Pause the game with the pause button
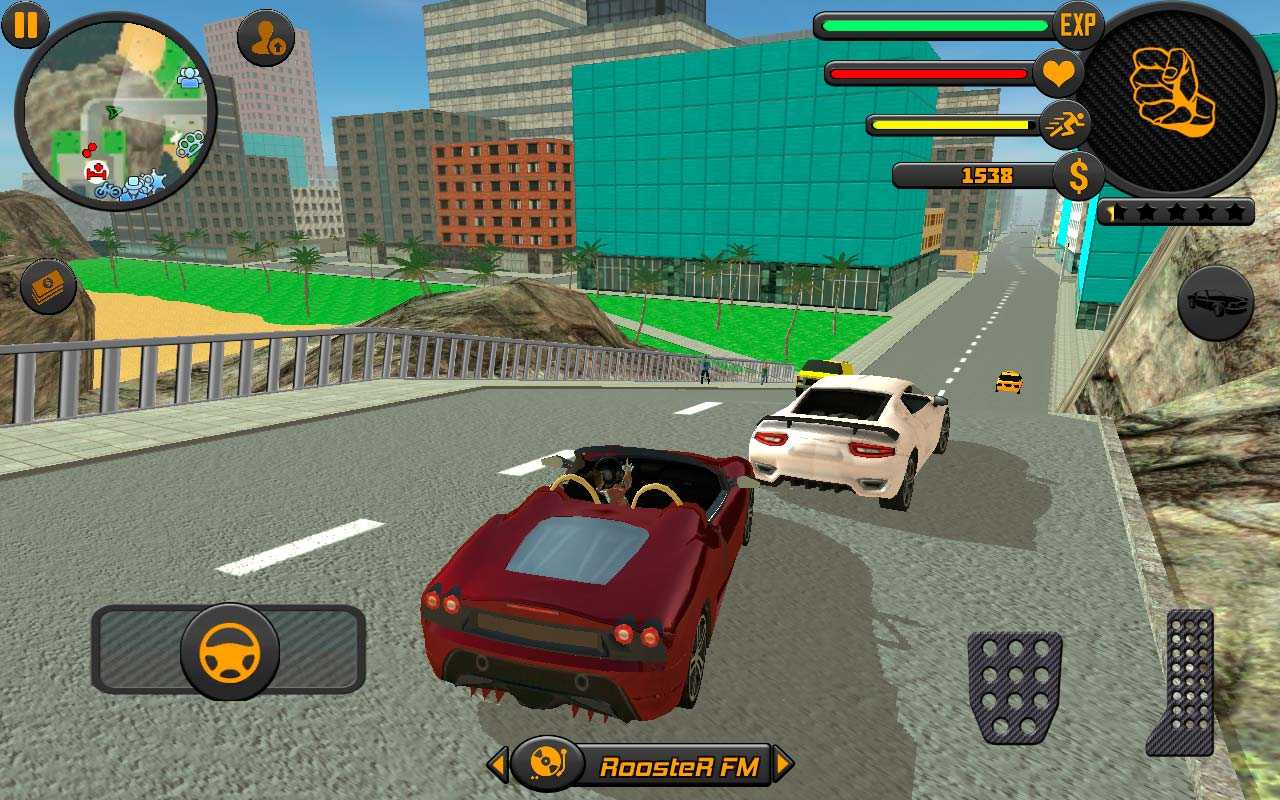Image resolution: width=1280 pixels, height=800 pixels. (x=25, y=24)
